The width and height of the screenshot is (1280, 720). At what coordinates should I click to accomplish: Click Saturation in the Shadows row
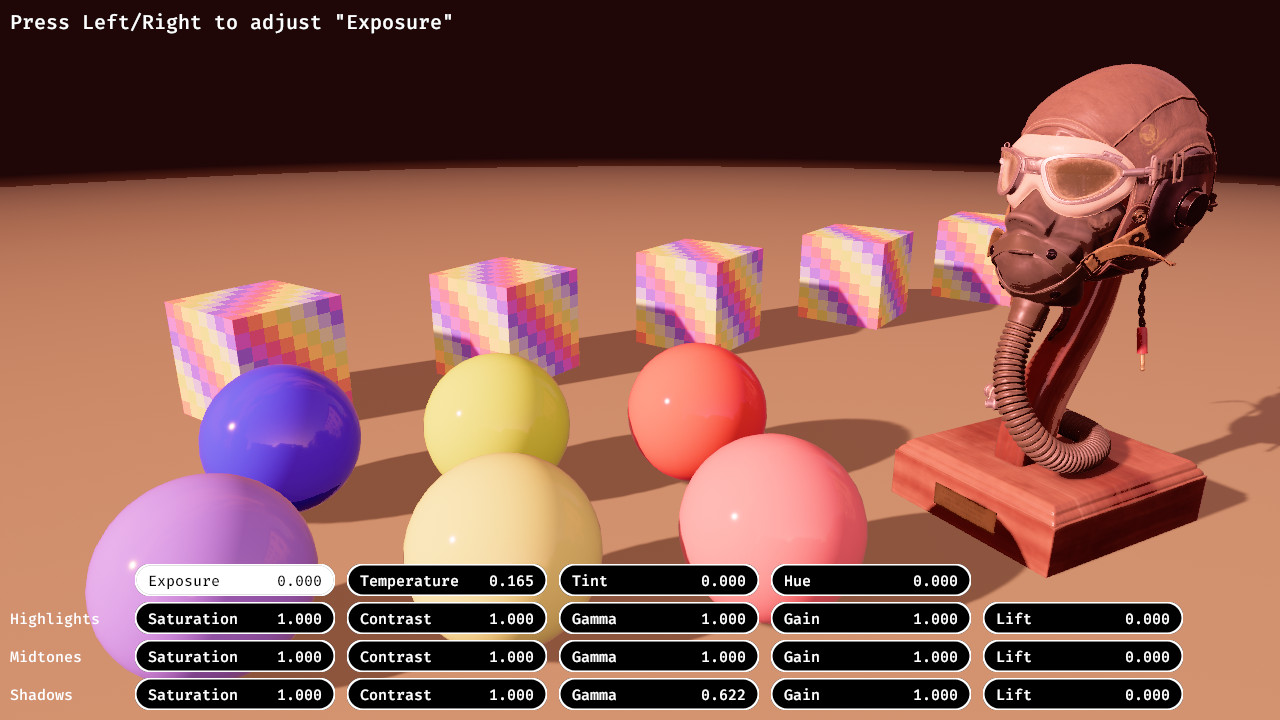click(x=234, y=694)
